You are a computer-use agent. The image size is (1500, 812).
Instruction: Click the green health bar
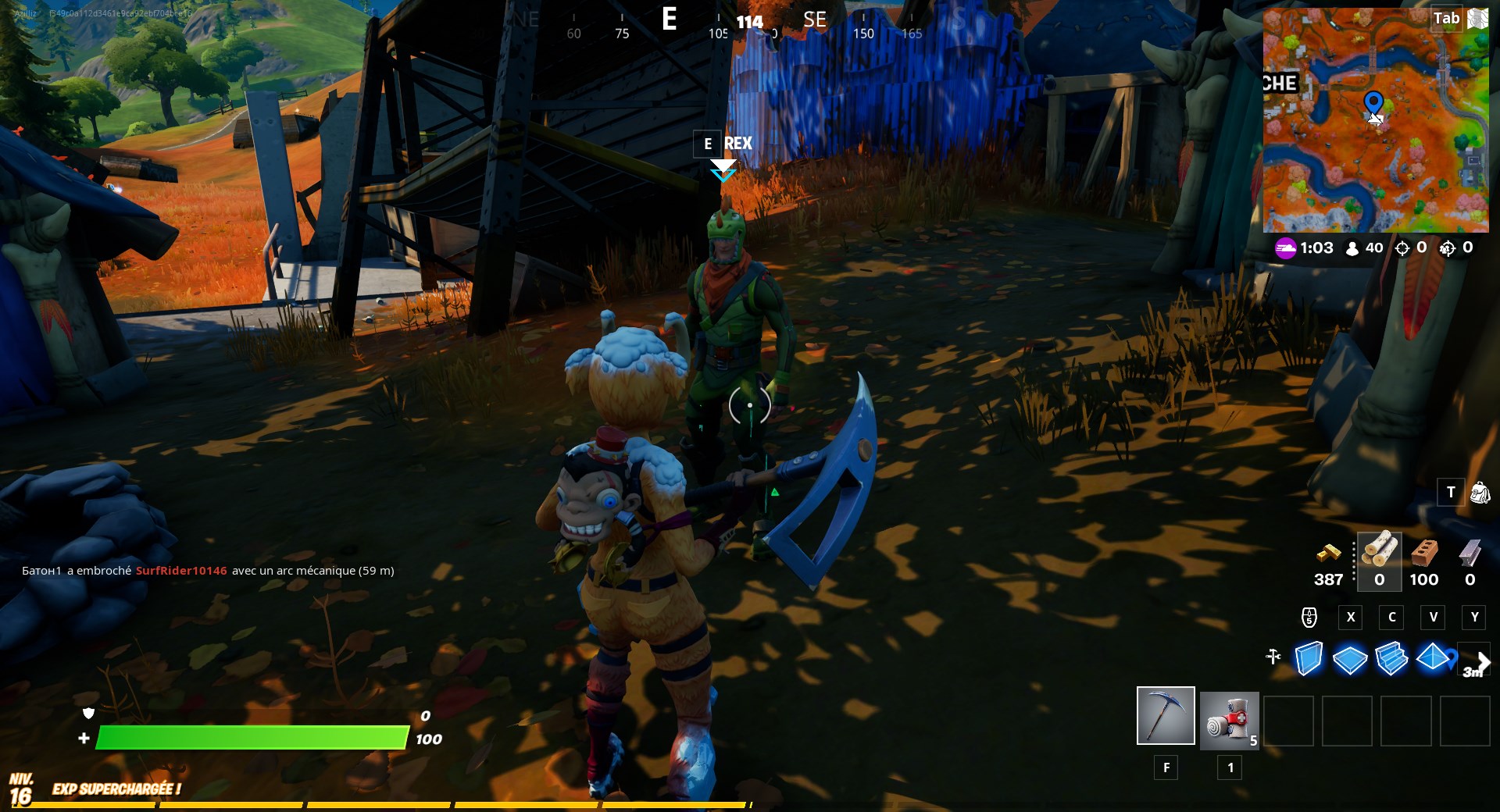coord(250,737)
